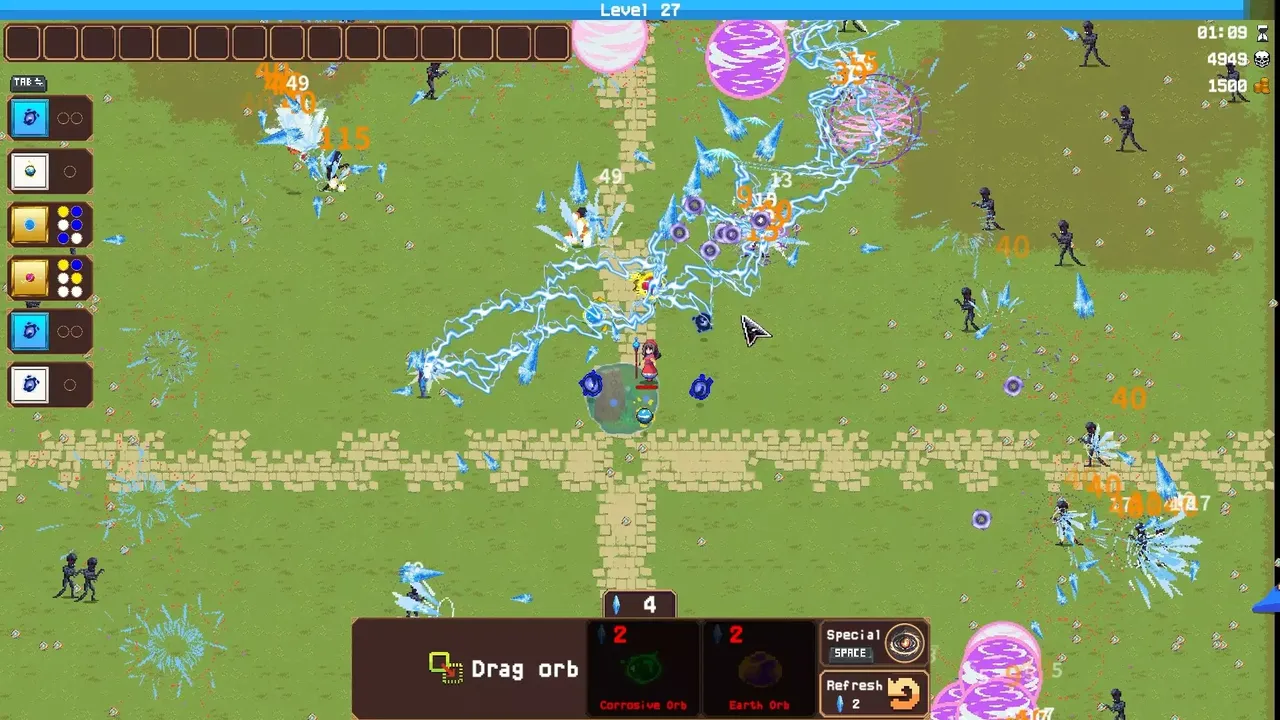
Task: Select the gold-framed pink orb slot
Action: point(29,278)
